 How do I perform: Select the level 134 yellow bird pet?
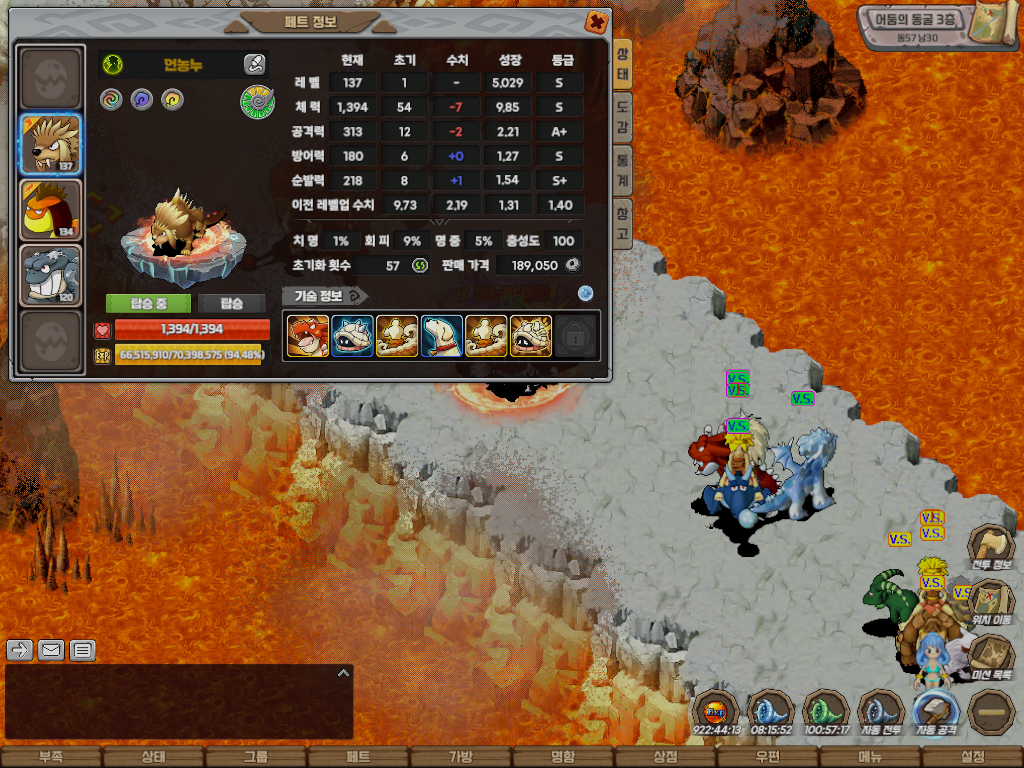coord(51,210)
